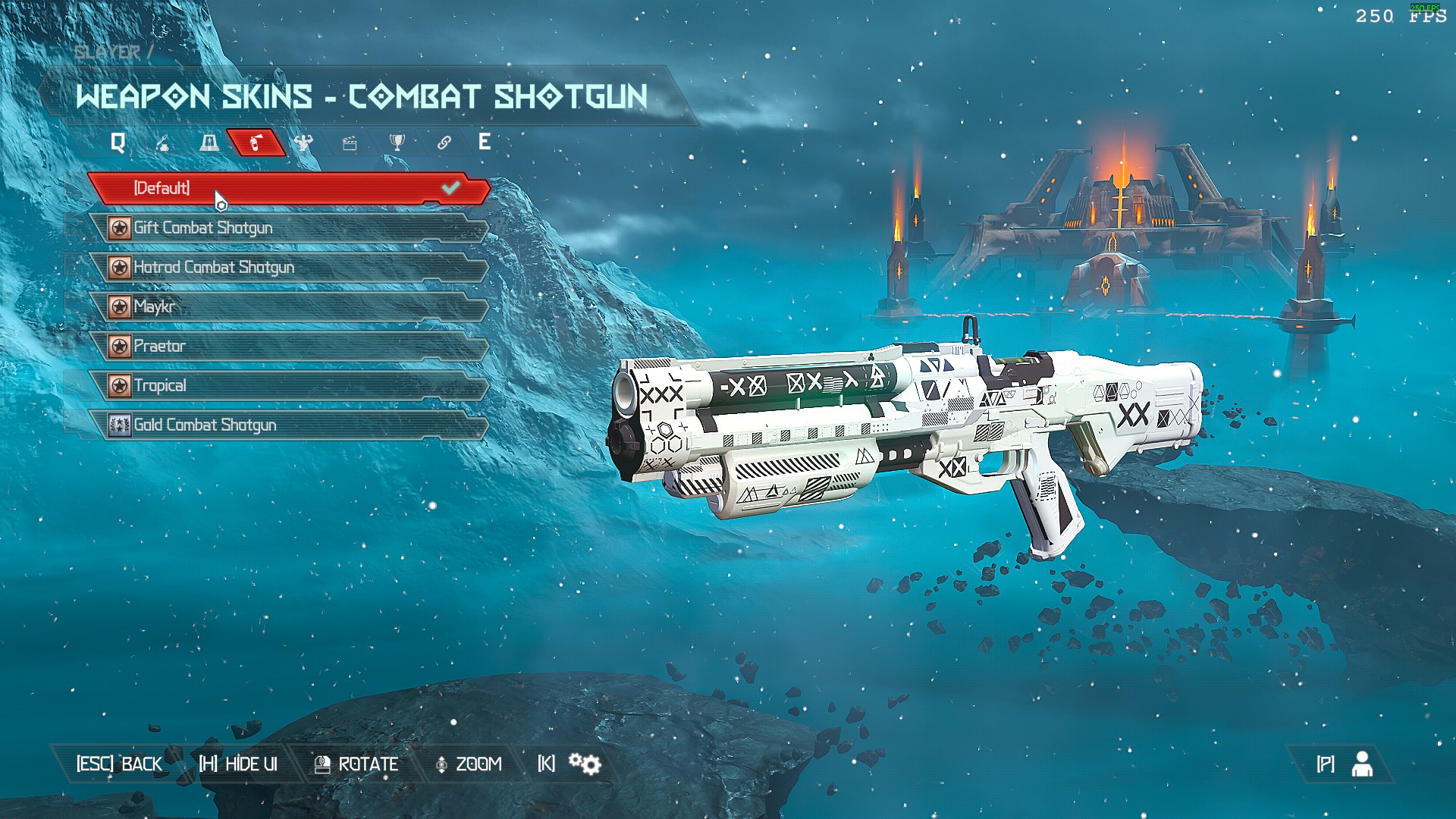Image resolution: width=1456 pixels, height=819 pixels.
Task: Switch to the flexing muscleman tab
Action: click(x=303, y=143)
